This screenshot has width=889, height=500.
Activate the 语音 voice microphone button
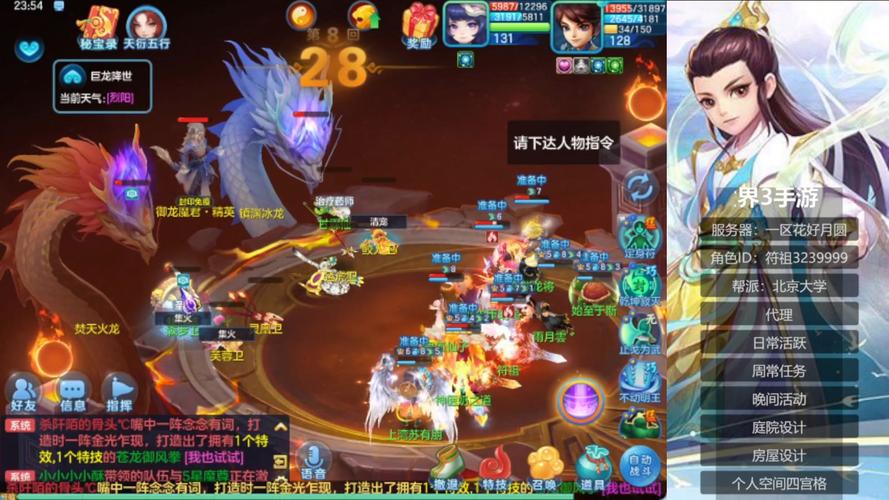tap(313, 461)
